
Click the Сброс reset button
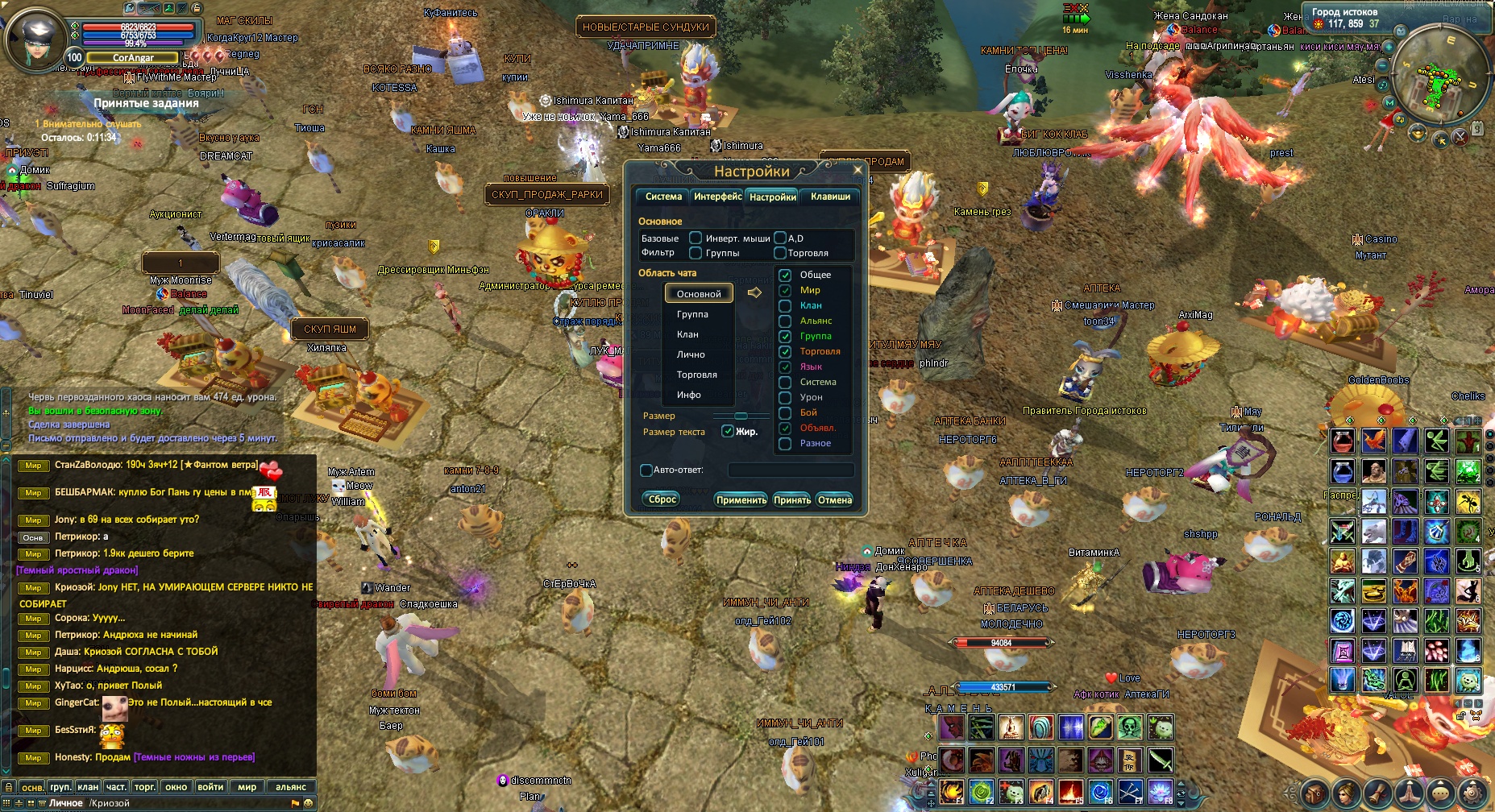coord(662,499)
